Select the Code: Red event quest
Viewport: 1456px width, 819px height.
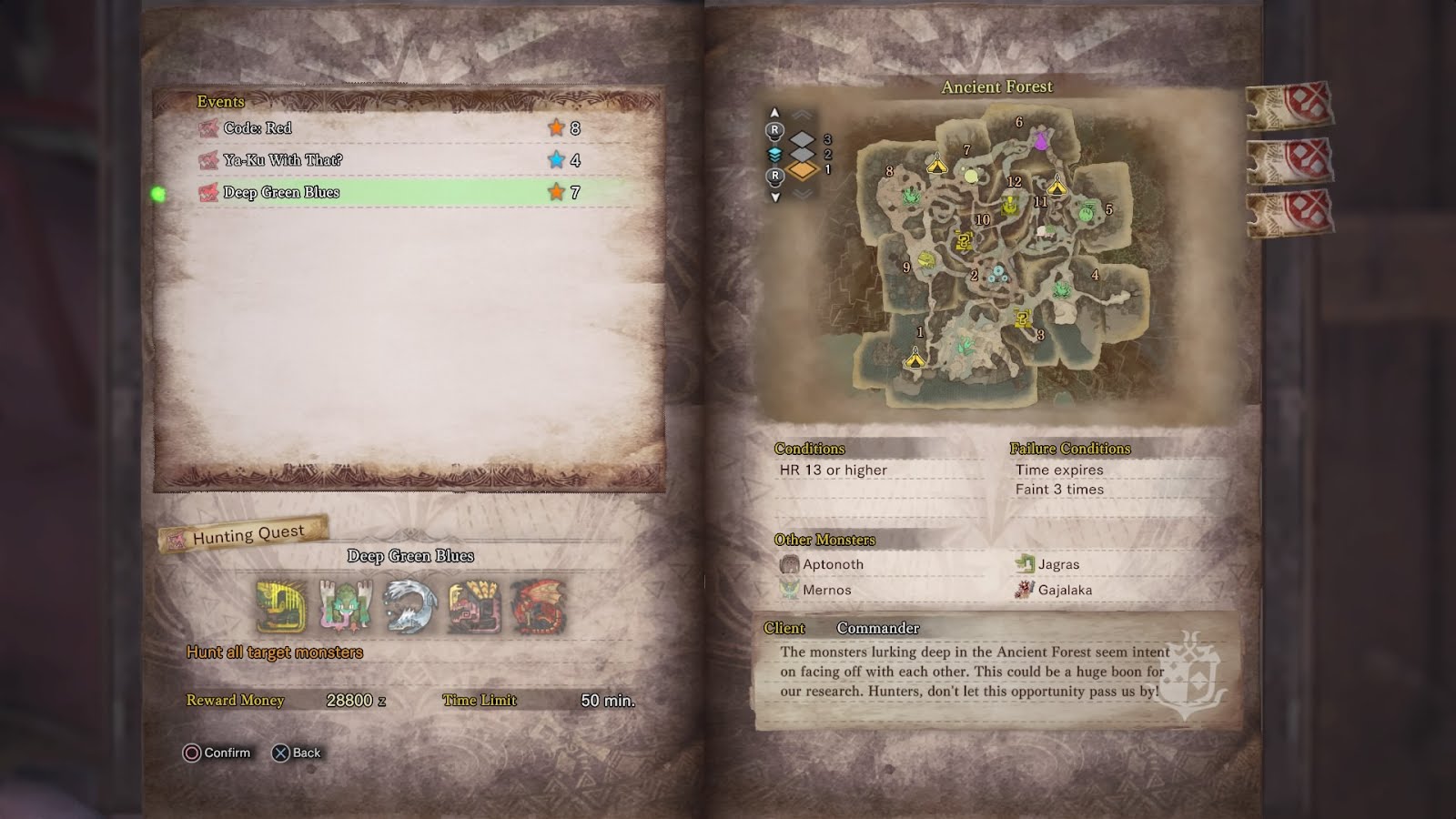pyautogui.click(x=364, y=128)
